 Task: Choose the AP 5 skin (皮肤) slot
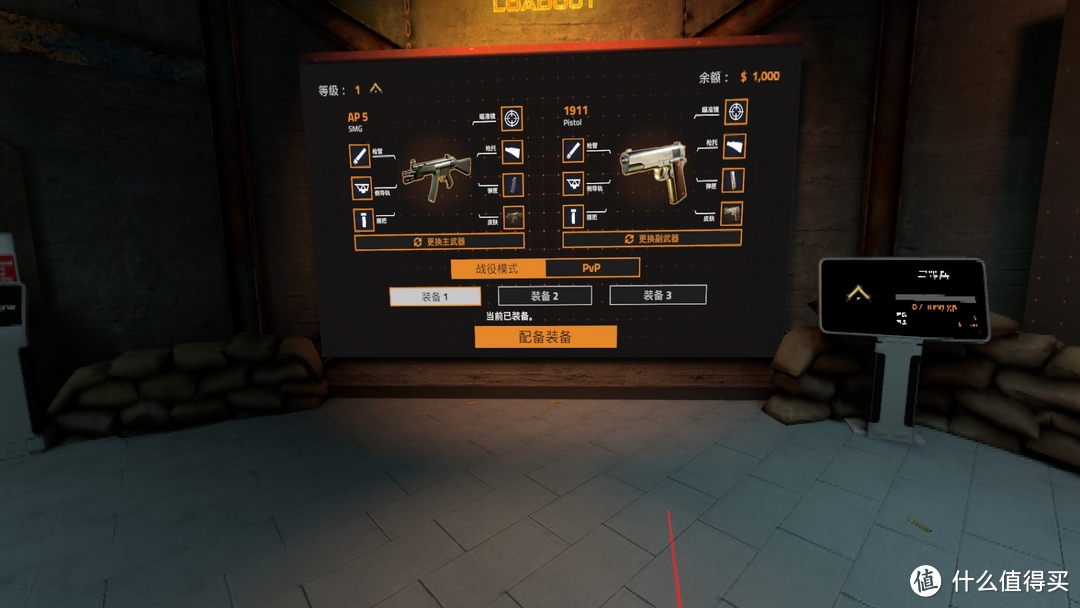(512, 217)
